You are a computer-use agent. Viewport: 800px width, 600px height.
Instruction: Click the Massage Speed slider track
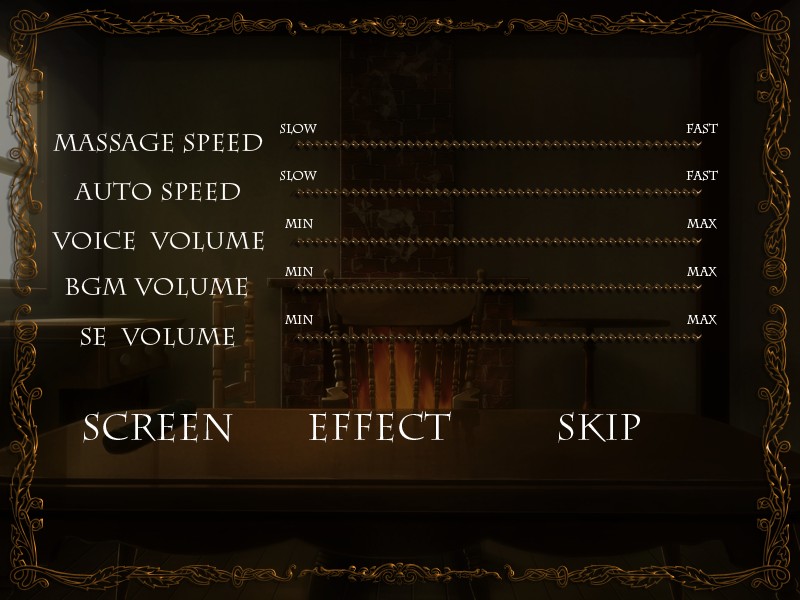coord(498,144)
